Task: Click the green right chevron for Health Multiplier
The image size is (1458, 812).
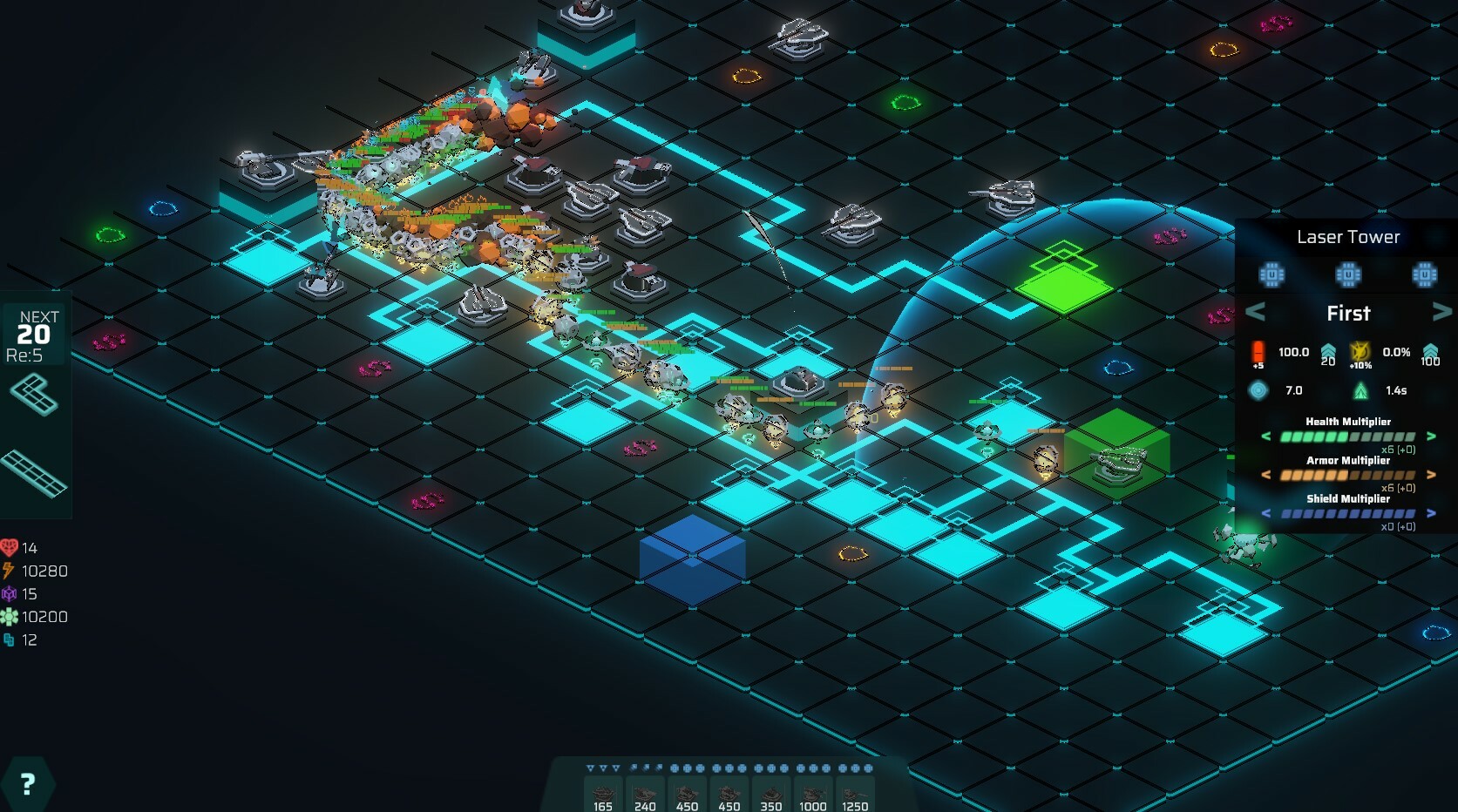Action: (x=1432, y=436)
